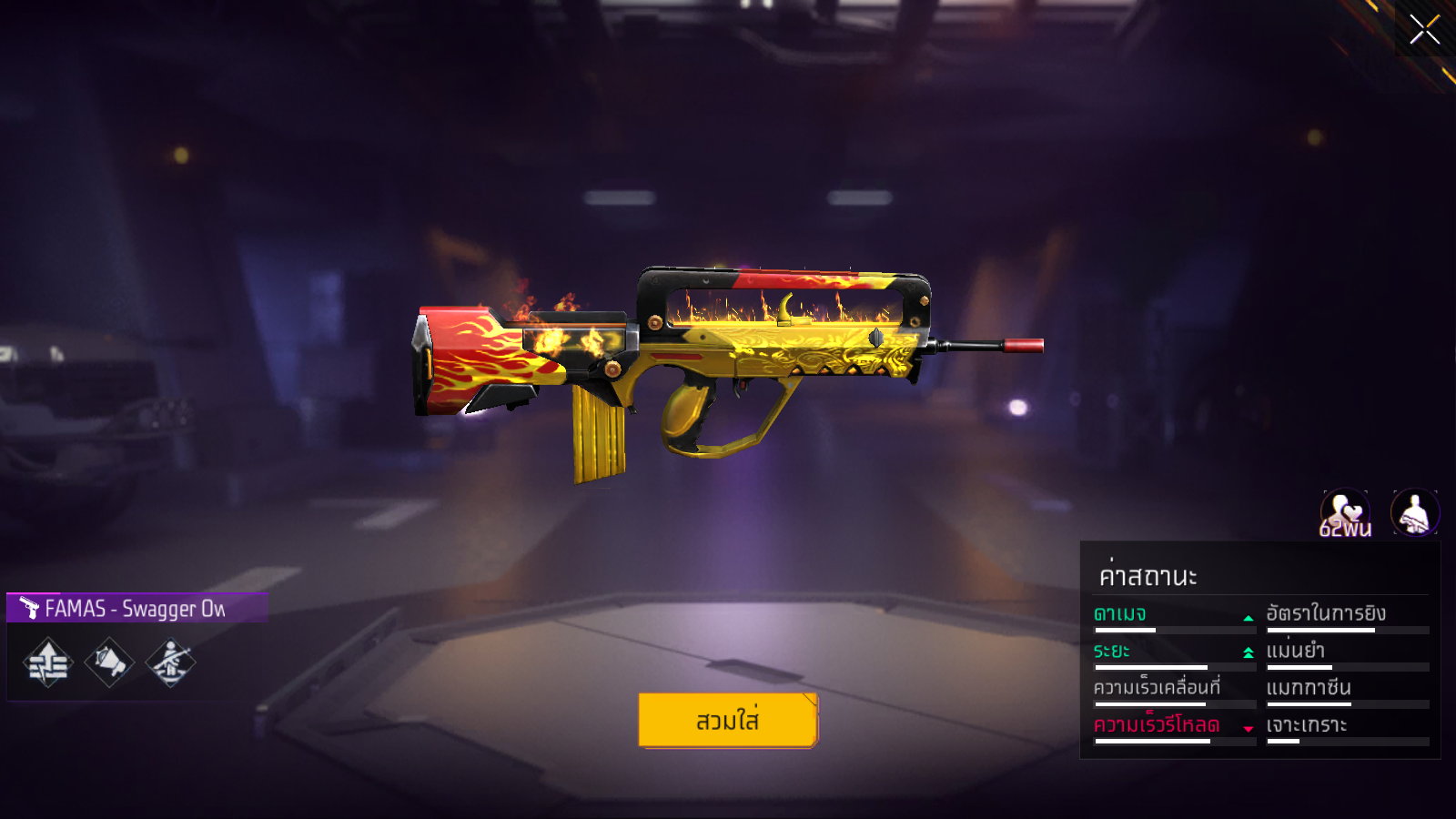Equip the skin with the yellow สวมใส่ button
Image resolution: width=1456 pixels, height=819 pixels.
pos(728,720)
